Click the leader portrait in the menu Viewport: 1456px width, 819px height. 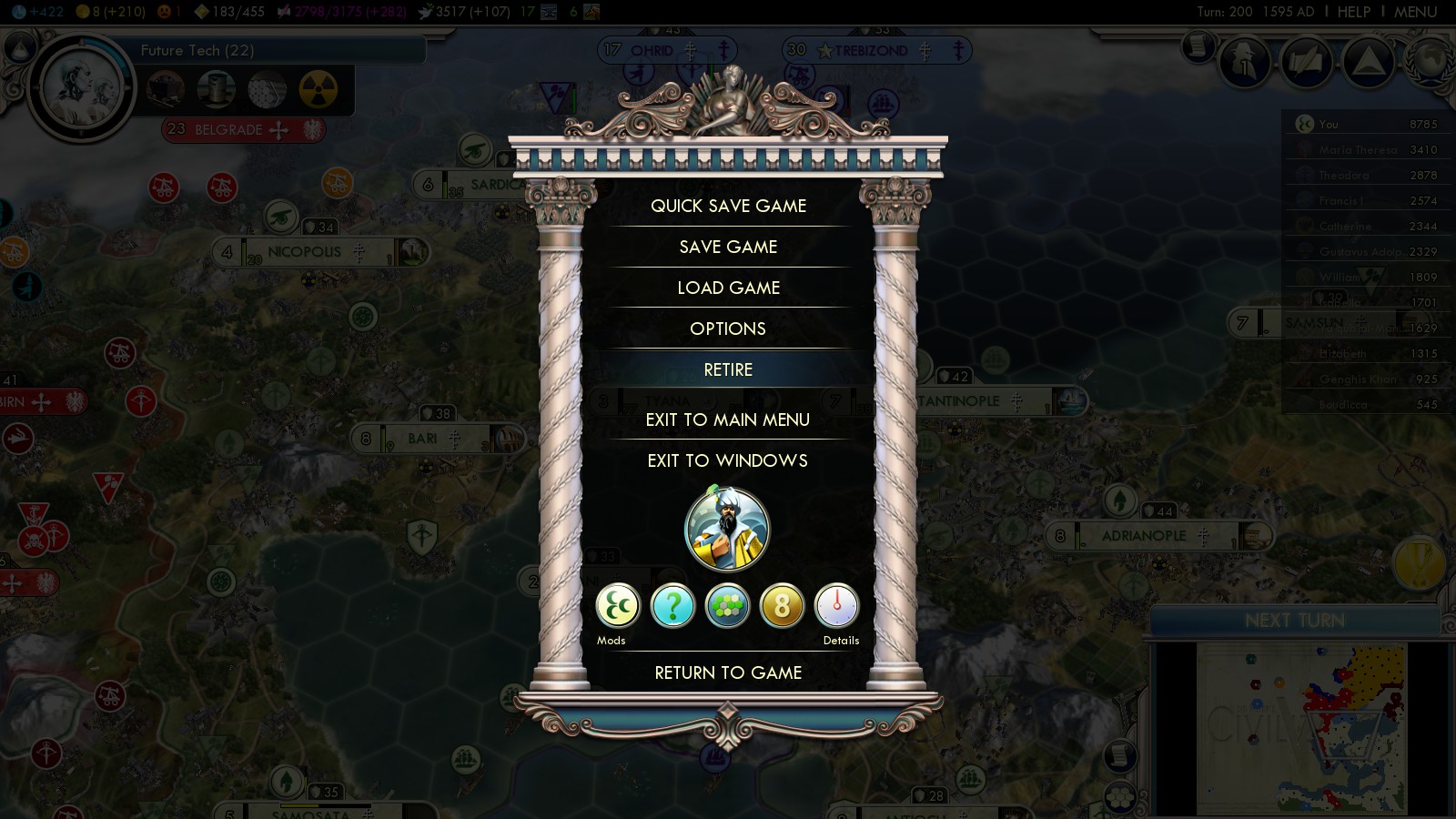pyautogui.click(x=727, y=530)
